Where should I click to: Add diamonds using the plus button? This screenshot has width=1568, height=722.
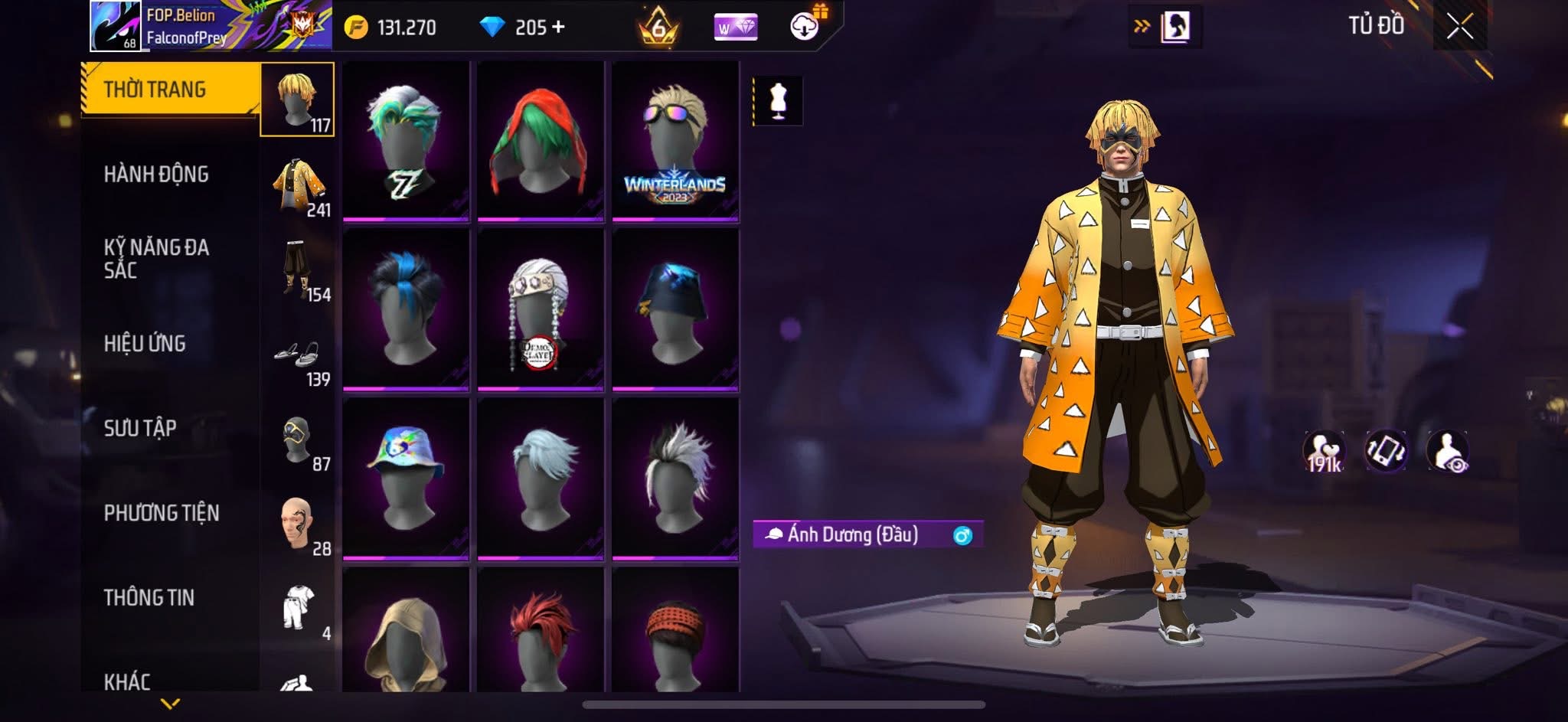559,28
